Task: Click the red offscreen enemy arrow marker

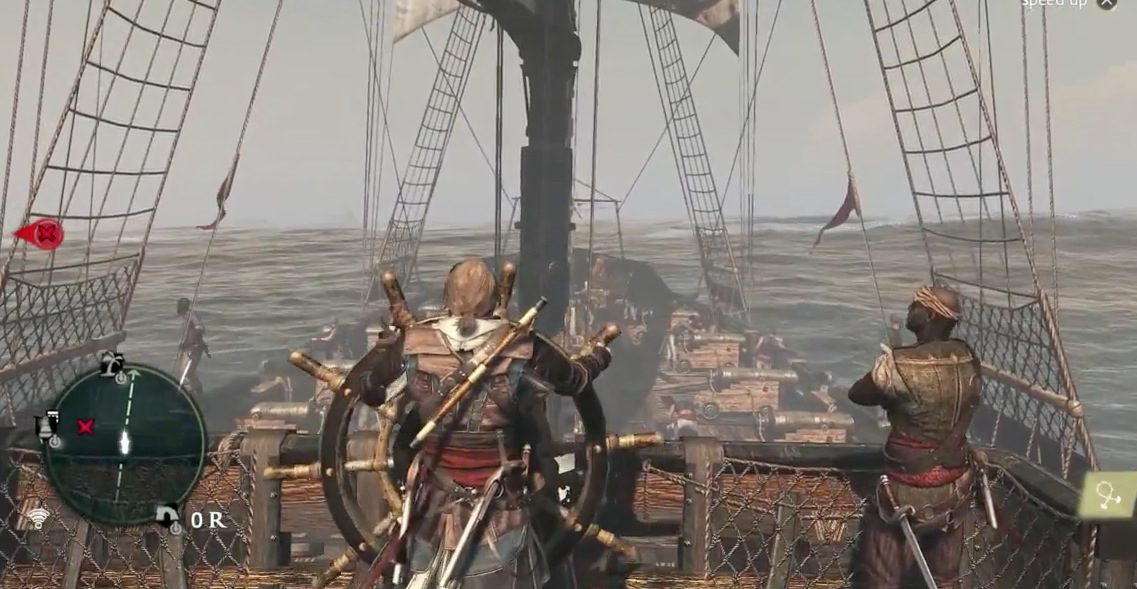Action: 40,234
